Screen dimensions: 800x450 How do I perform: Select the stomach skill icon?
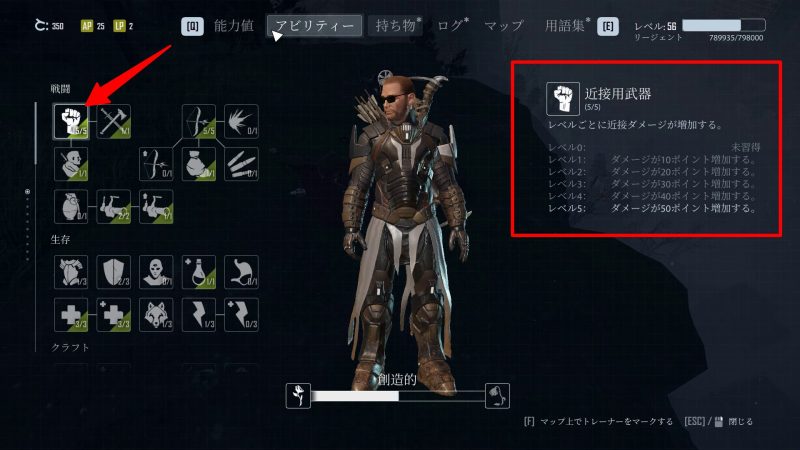[241, 272]
